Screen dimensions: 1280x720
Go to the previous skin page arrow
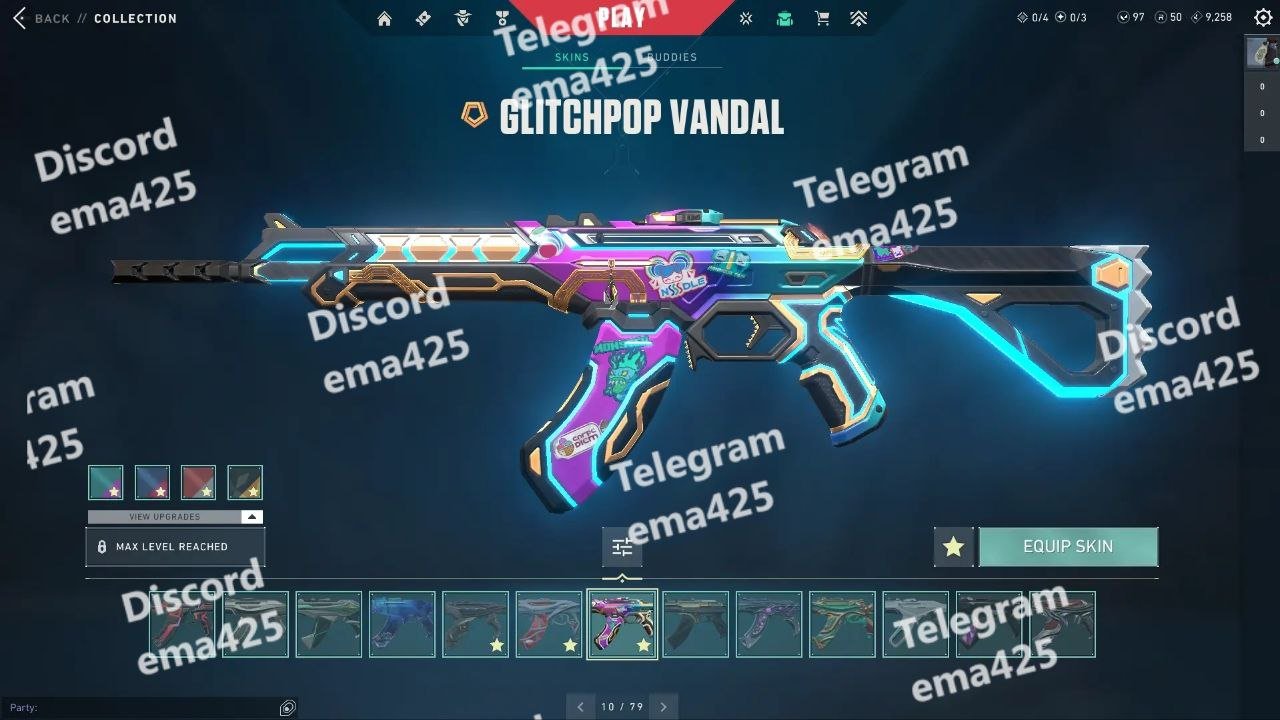pyautogui.click(x=580, y=707)
